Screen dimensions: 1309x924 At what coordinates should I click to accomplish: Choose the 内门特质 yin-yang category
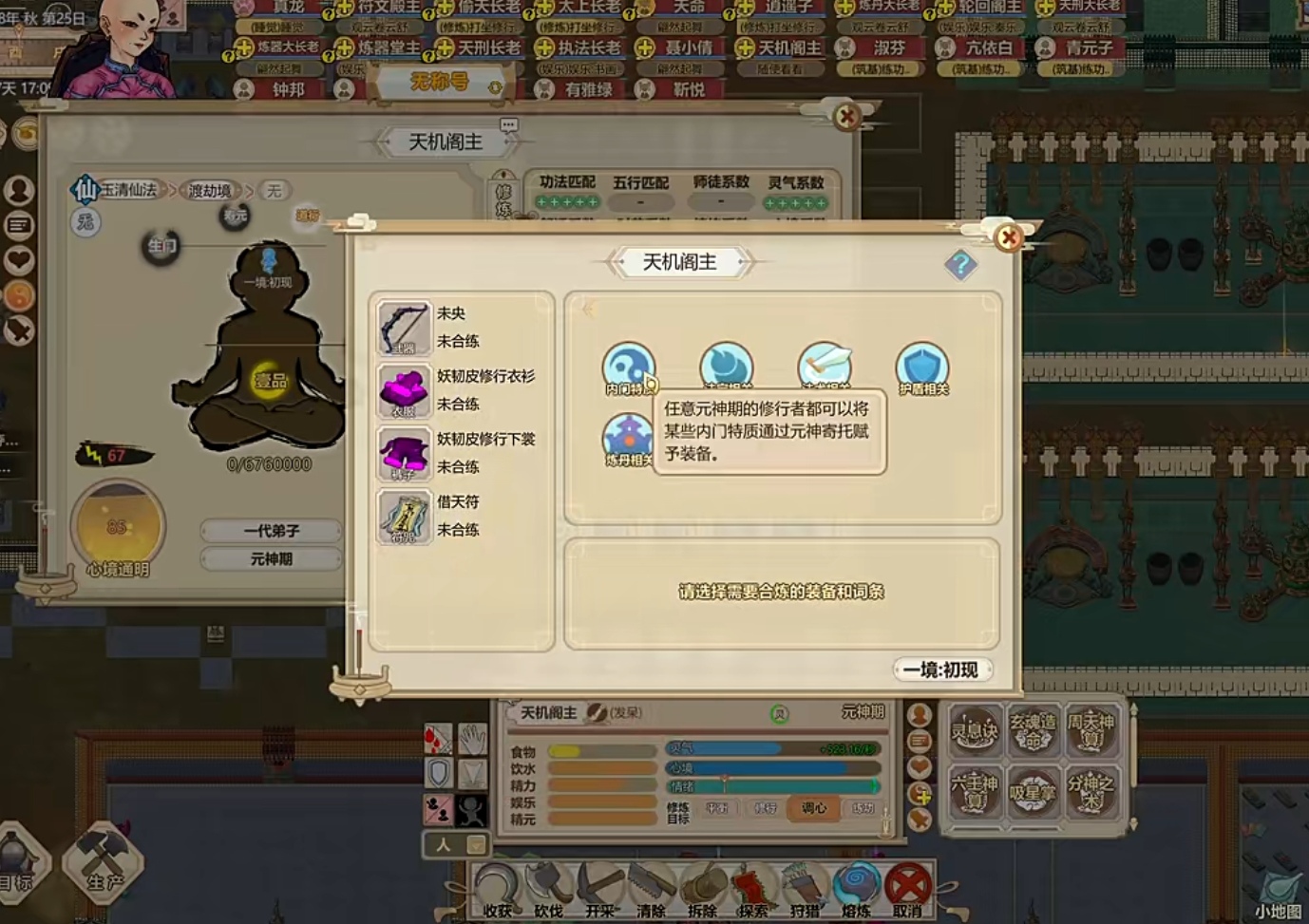click(x=628, y=368)
